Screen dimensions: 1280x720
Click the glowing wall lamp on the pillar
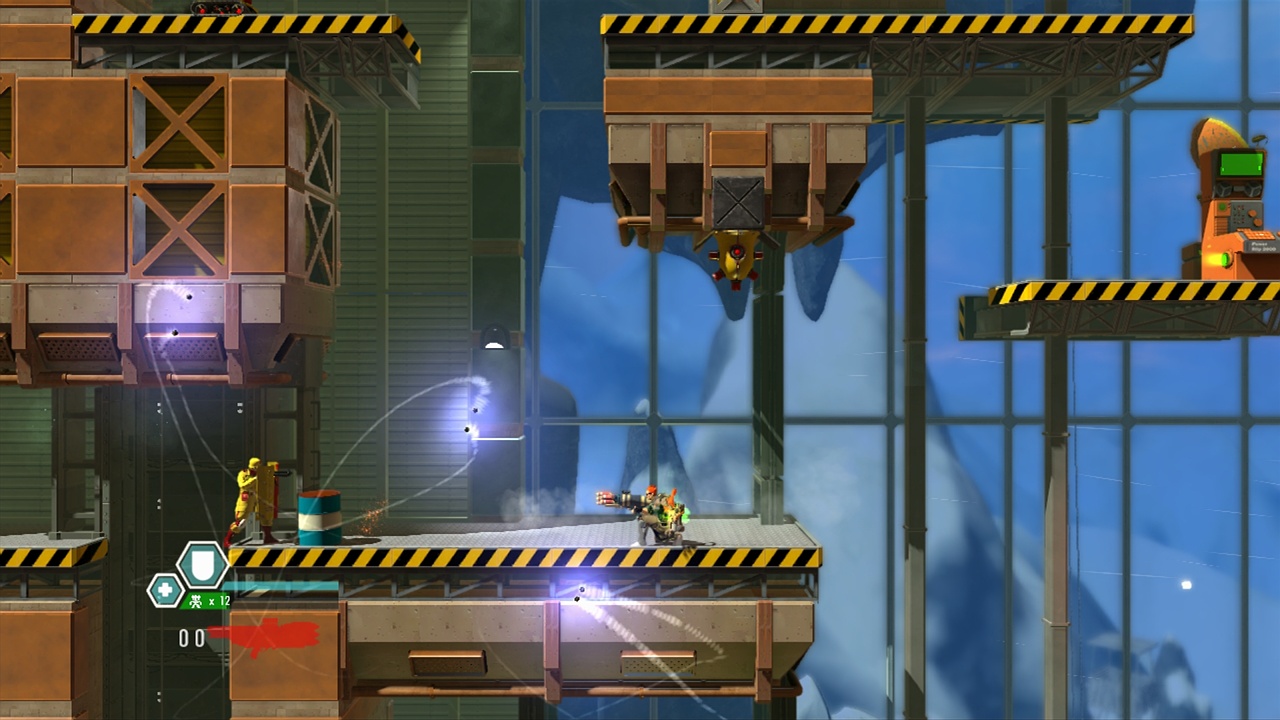[x=495, y=338]
